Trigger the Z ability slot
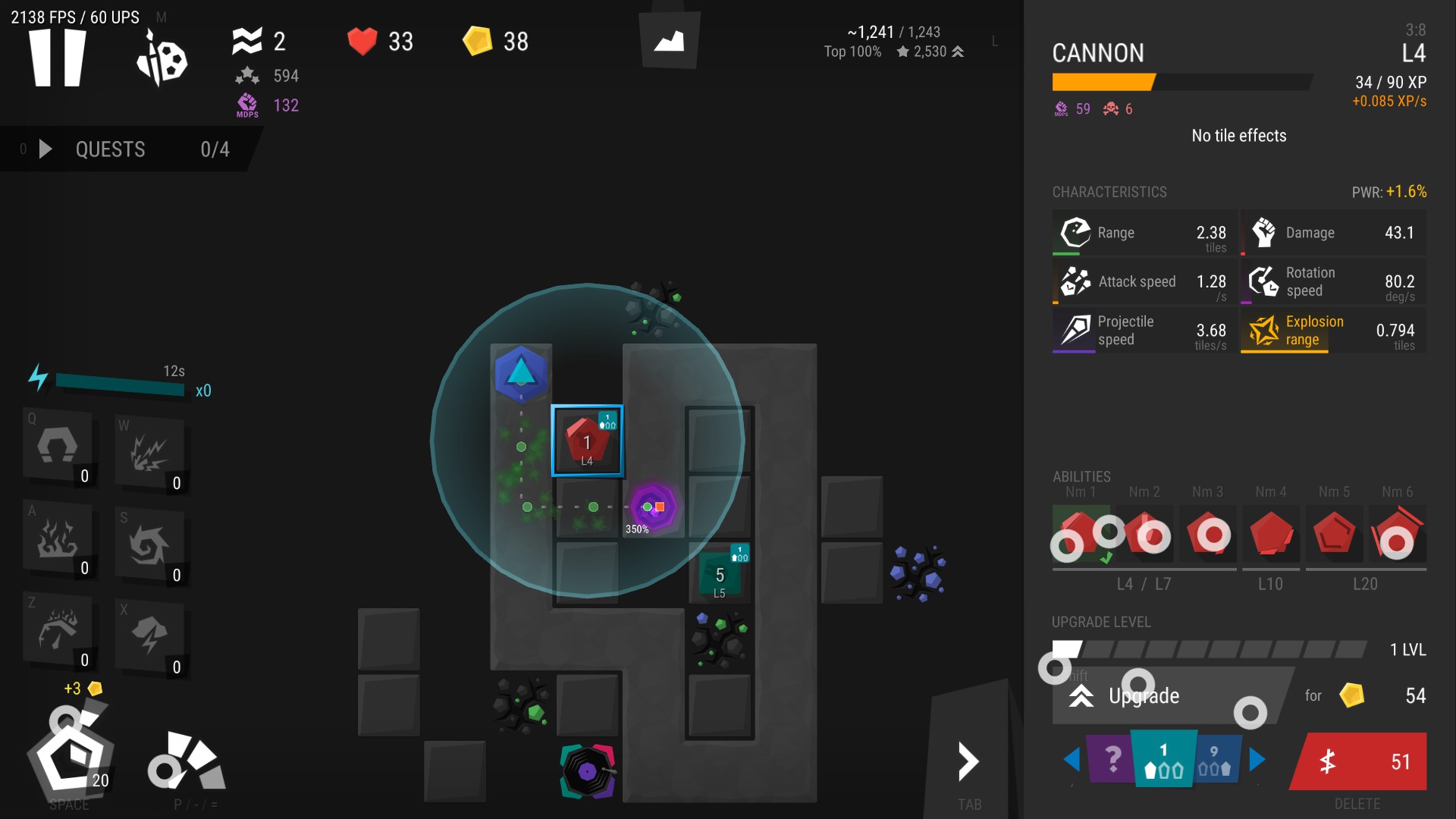 tap(58, 630)
